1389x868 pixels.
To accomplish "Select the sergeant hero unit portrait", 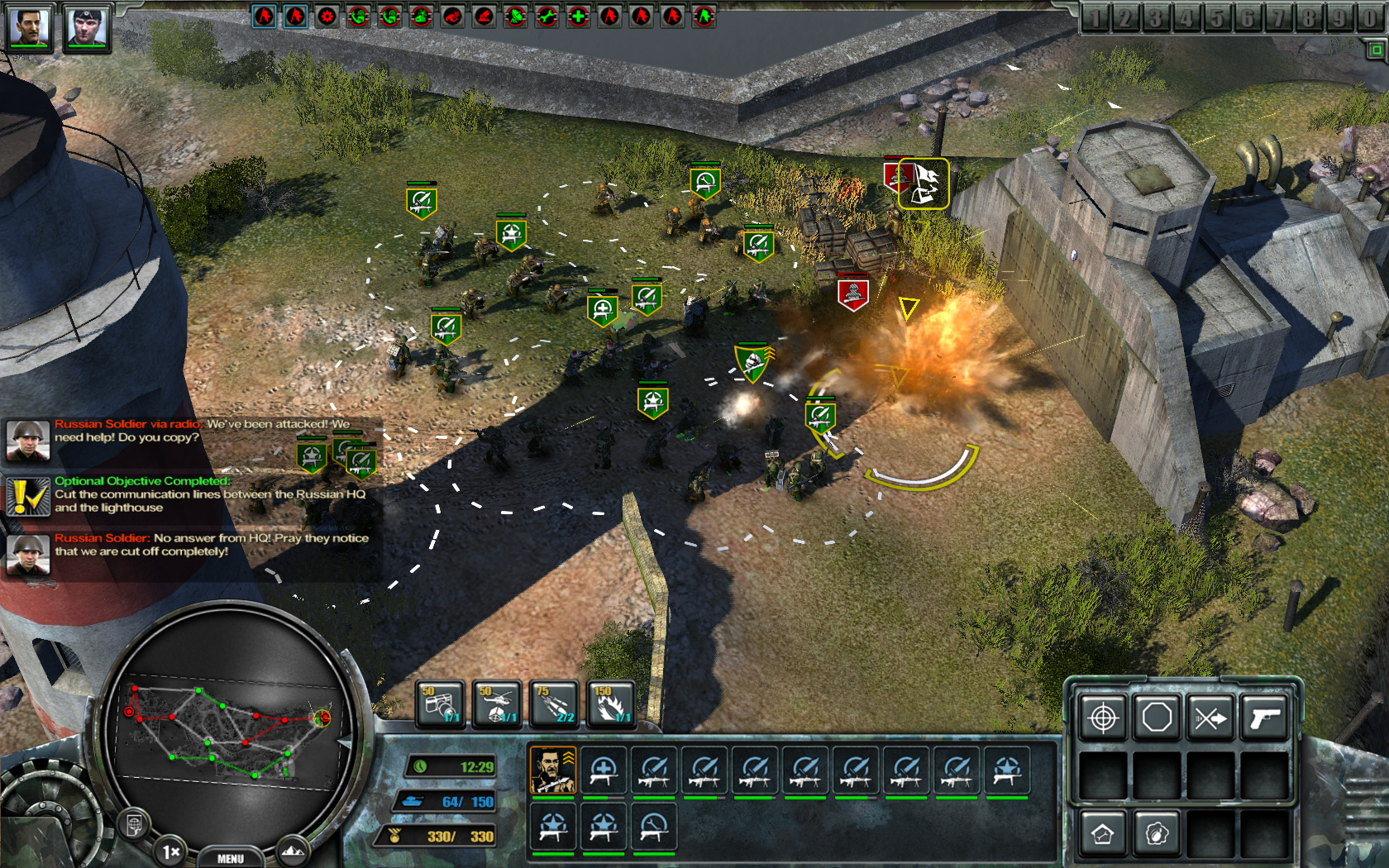I will pos(552,770).
